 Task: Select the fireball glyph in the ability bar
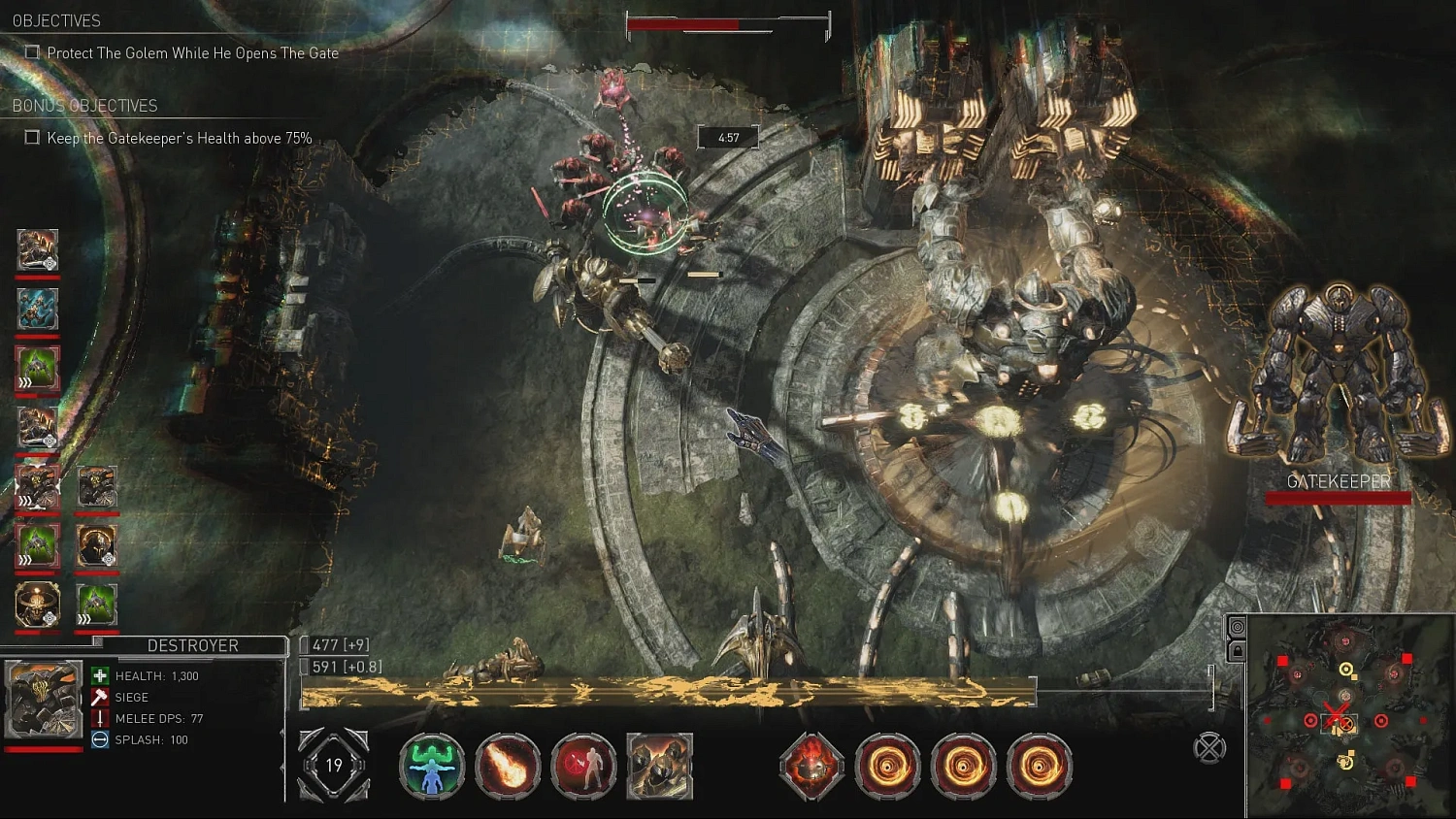coord(509,767)
